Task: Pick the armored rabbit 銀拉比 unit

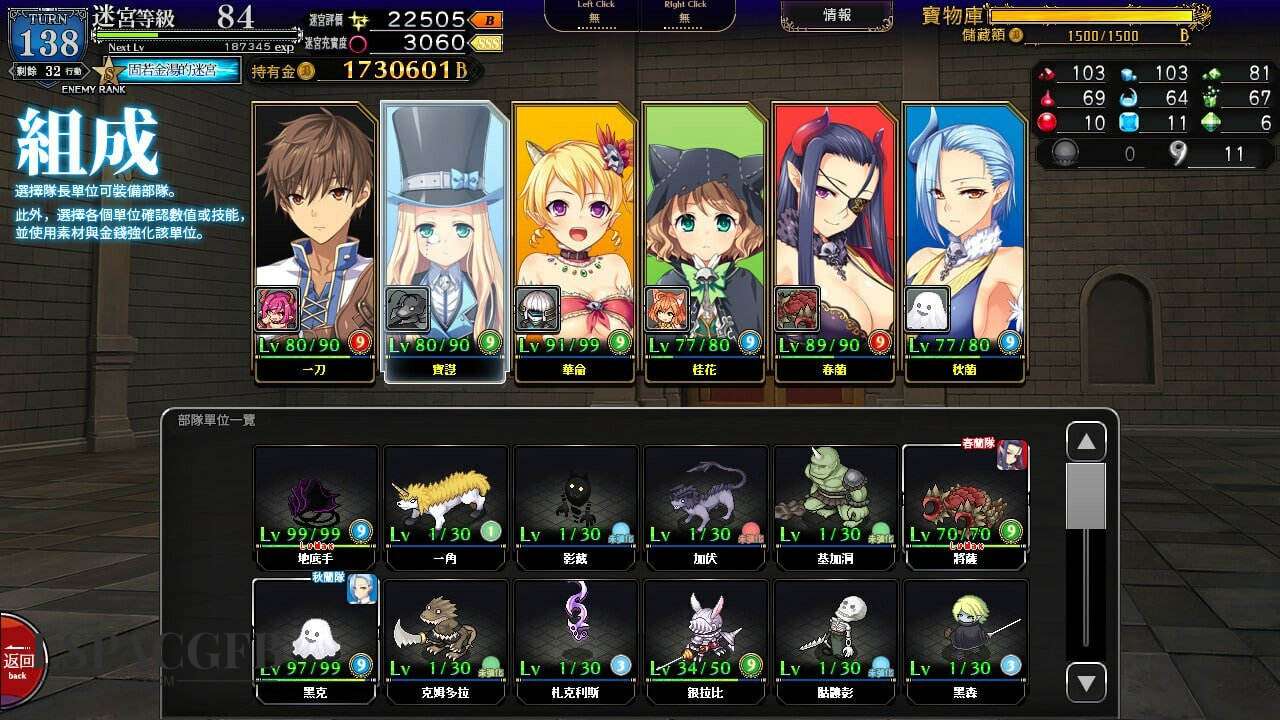Action: (706, 638)
